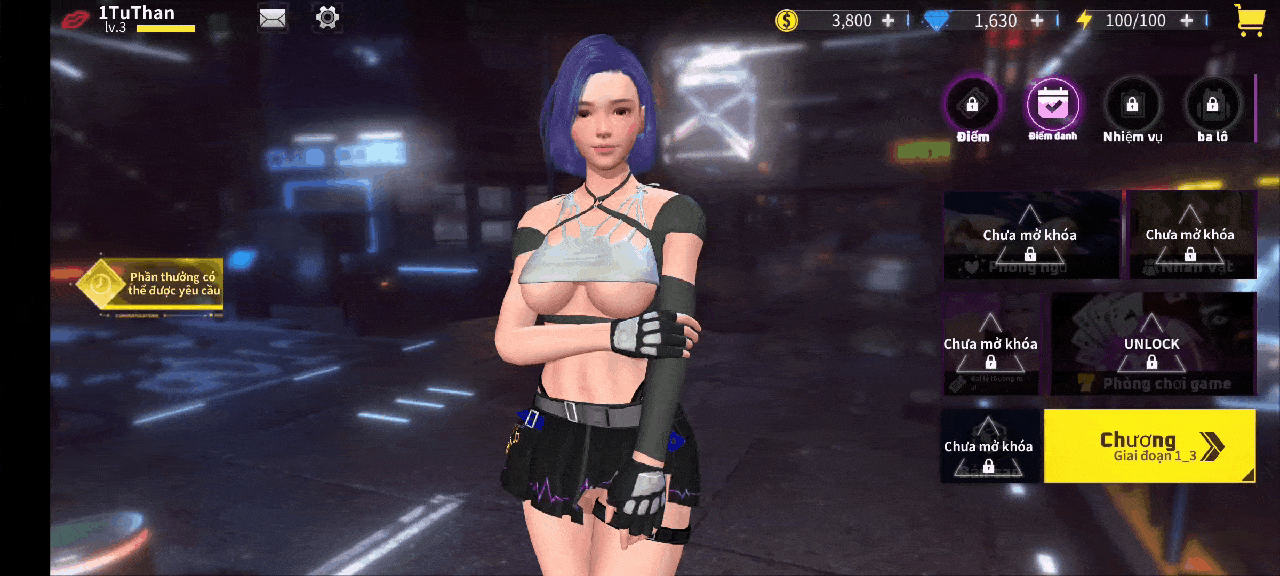The height and width of the screenshot is (576, 1280).
Task: Refill energy using the plus button
Action: coord(1186,20)
